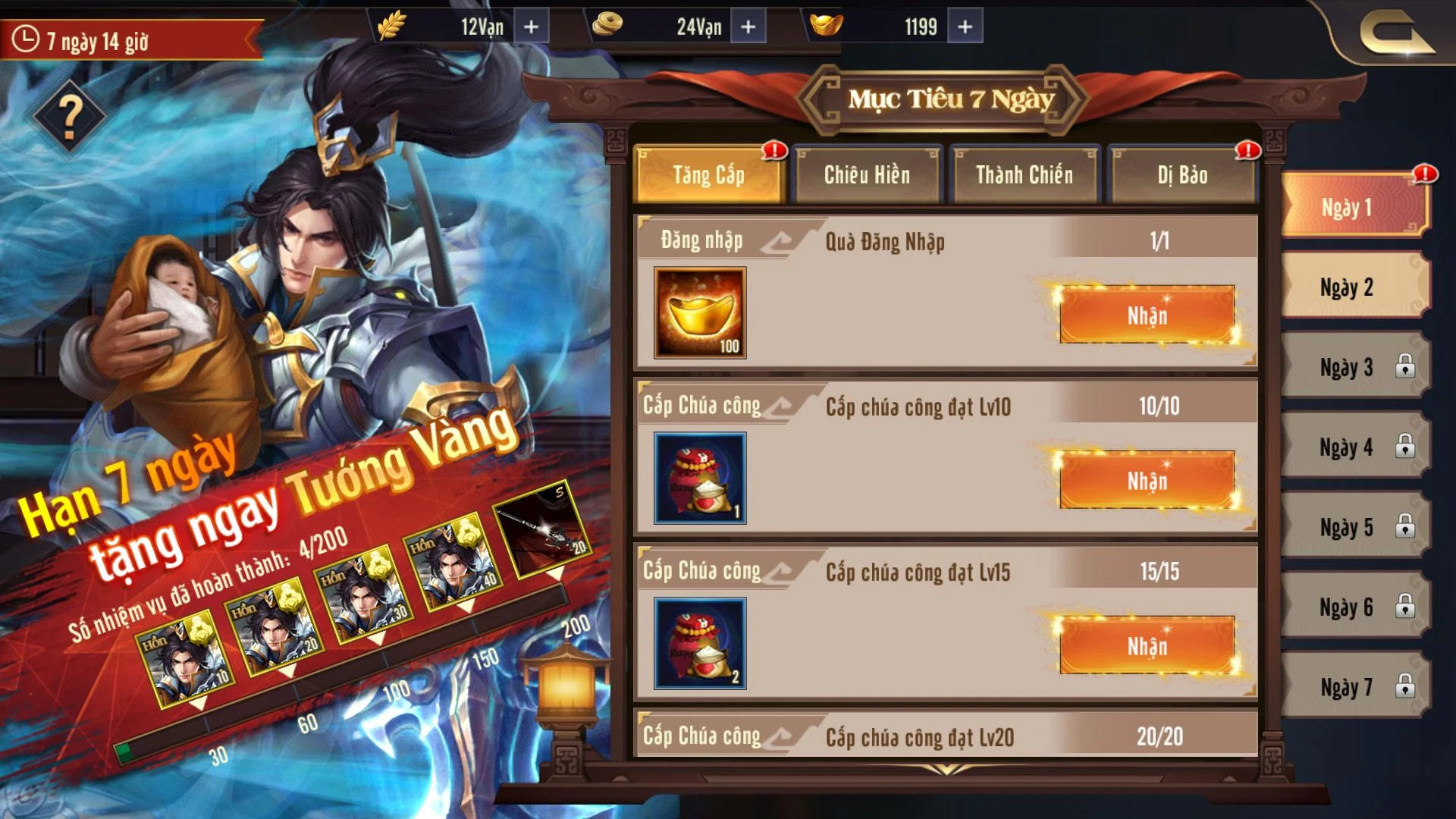Switch to the Dị Bảo tab

click(1182, 175)
